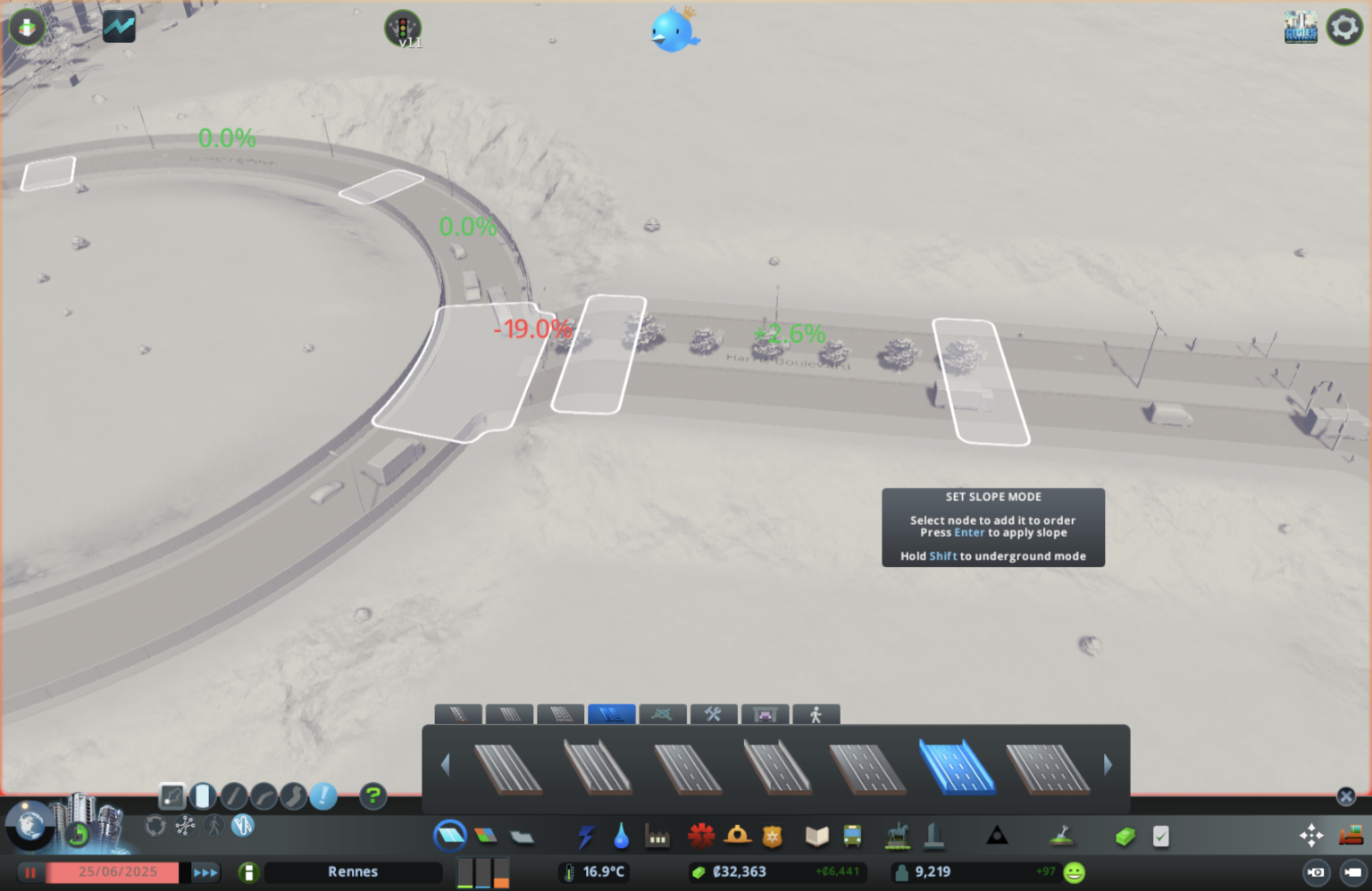This screenshot has height=891, width=1372.
Task: Switch to the intersections crossroads tab
Action: coord(663,714)
